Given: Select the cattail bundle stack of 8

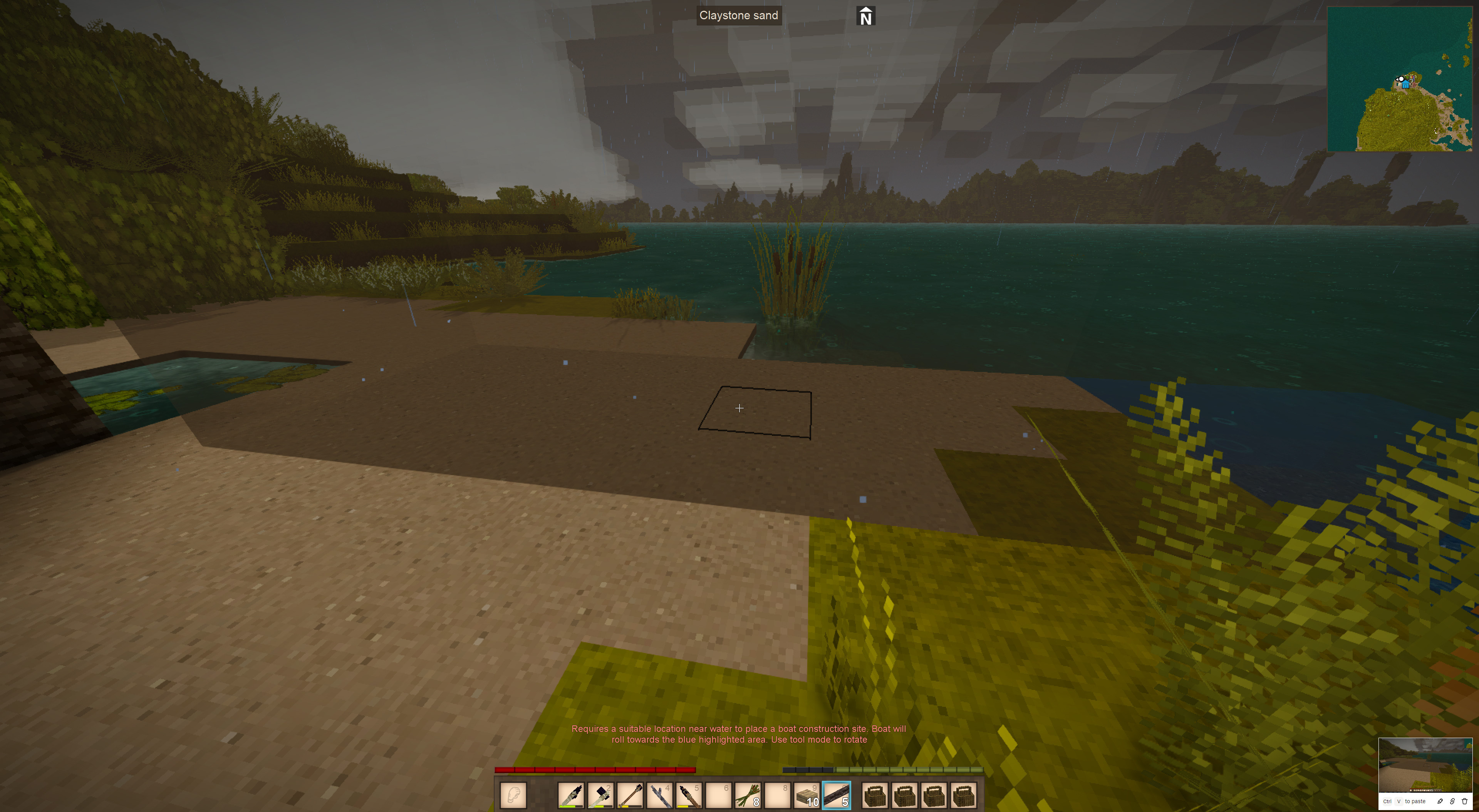Looking at the screenshot, I should tap(748, 795).
